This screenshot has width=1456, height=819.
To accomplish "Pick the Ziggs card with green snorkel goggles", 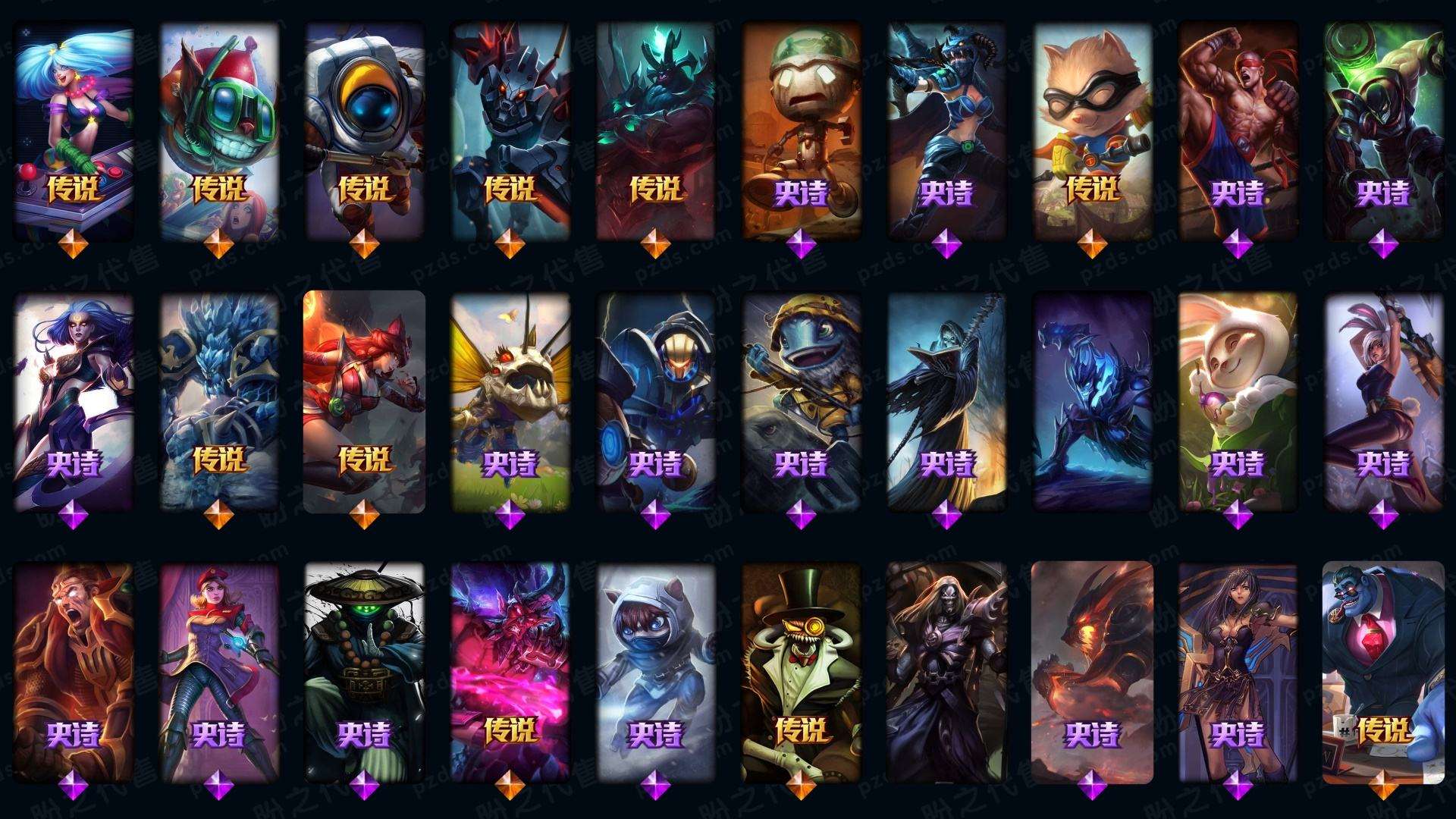I will point(219,129).
